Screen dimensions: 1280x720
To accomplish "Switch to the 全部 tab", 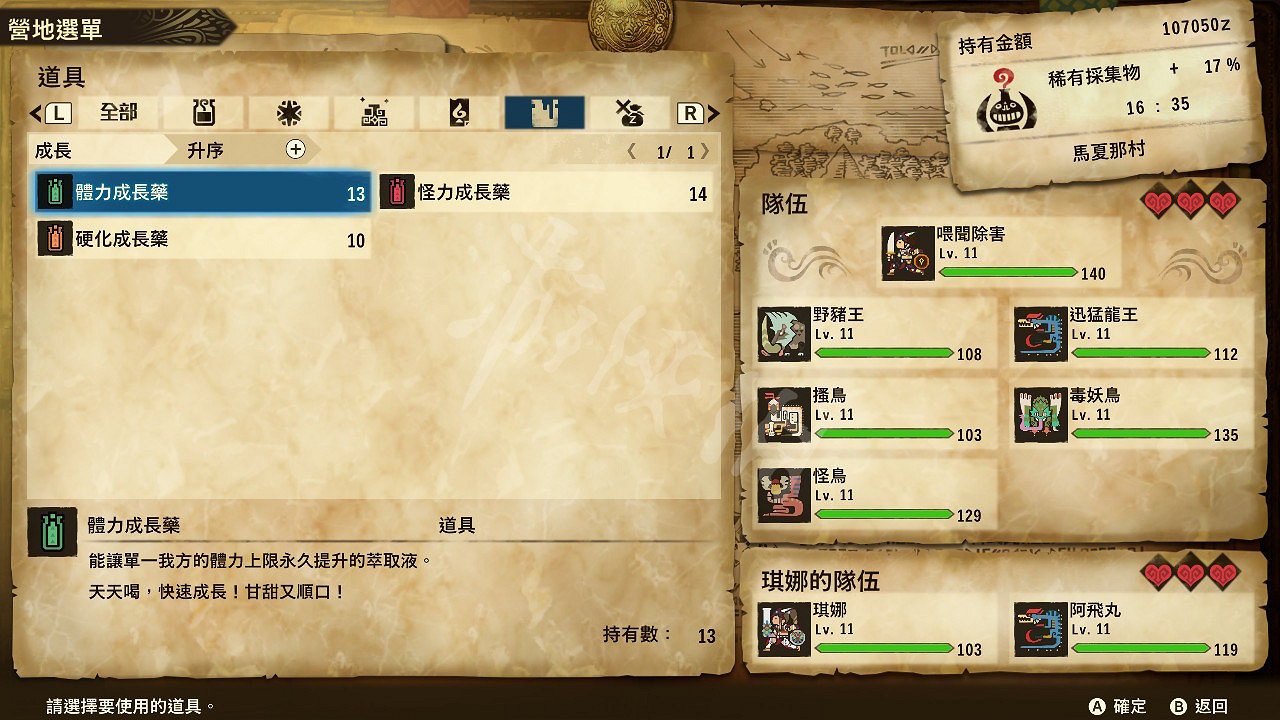I will (118, 113).
